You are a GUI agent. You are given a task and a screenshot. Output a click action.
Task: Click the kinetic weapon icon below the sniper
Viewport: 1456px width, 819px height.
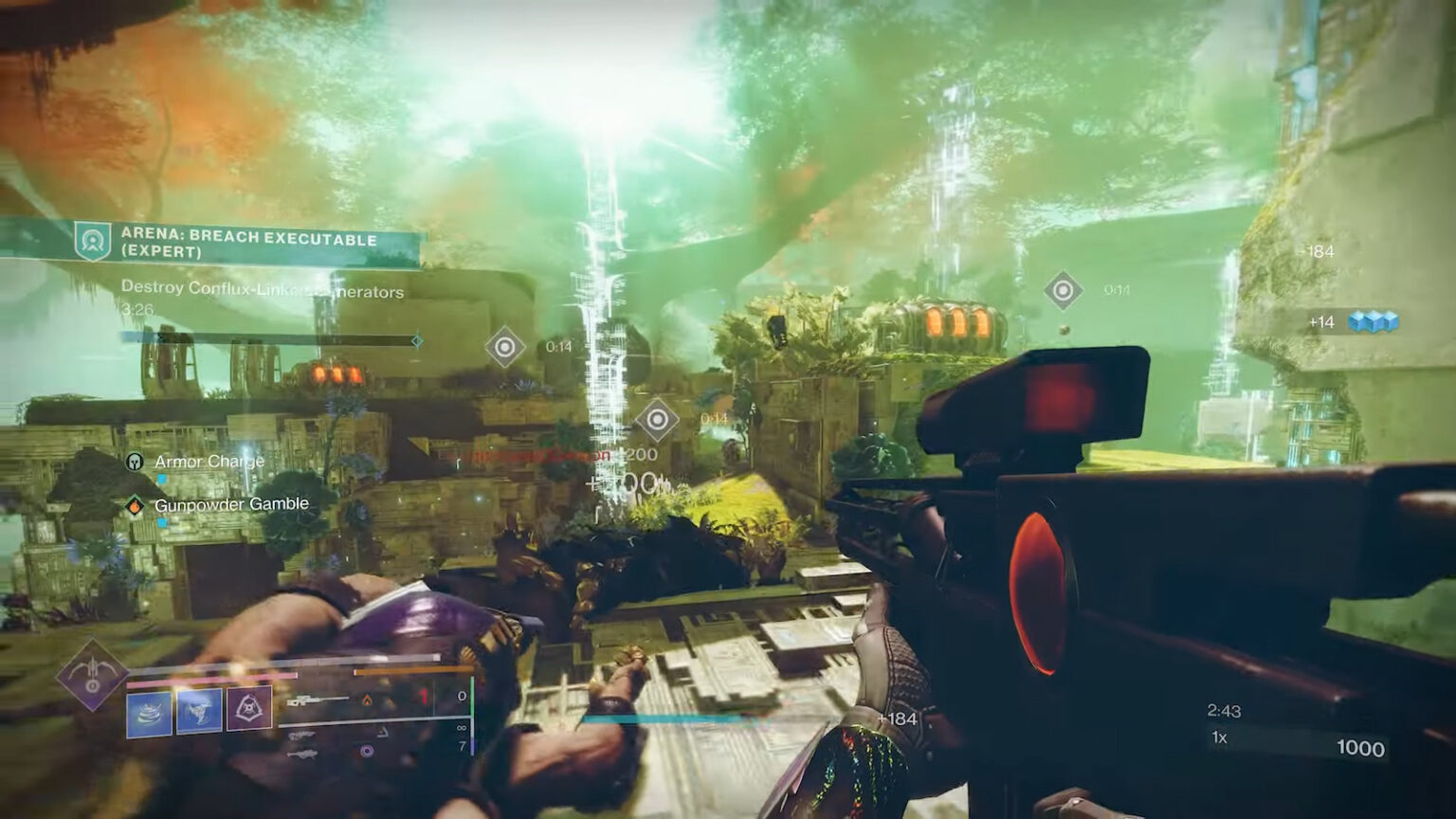coord(303,735)
